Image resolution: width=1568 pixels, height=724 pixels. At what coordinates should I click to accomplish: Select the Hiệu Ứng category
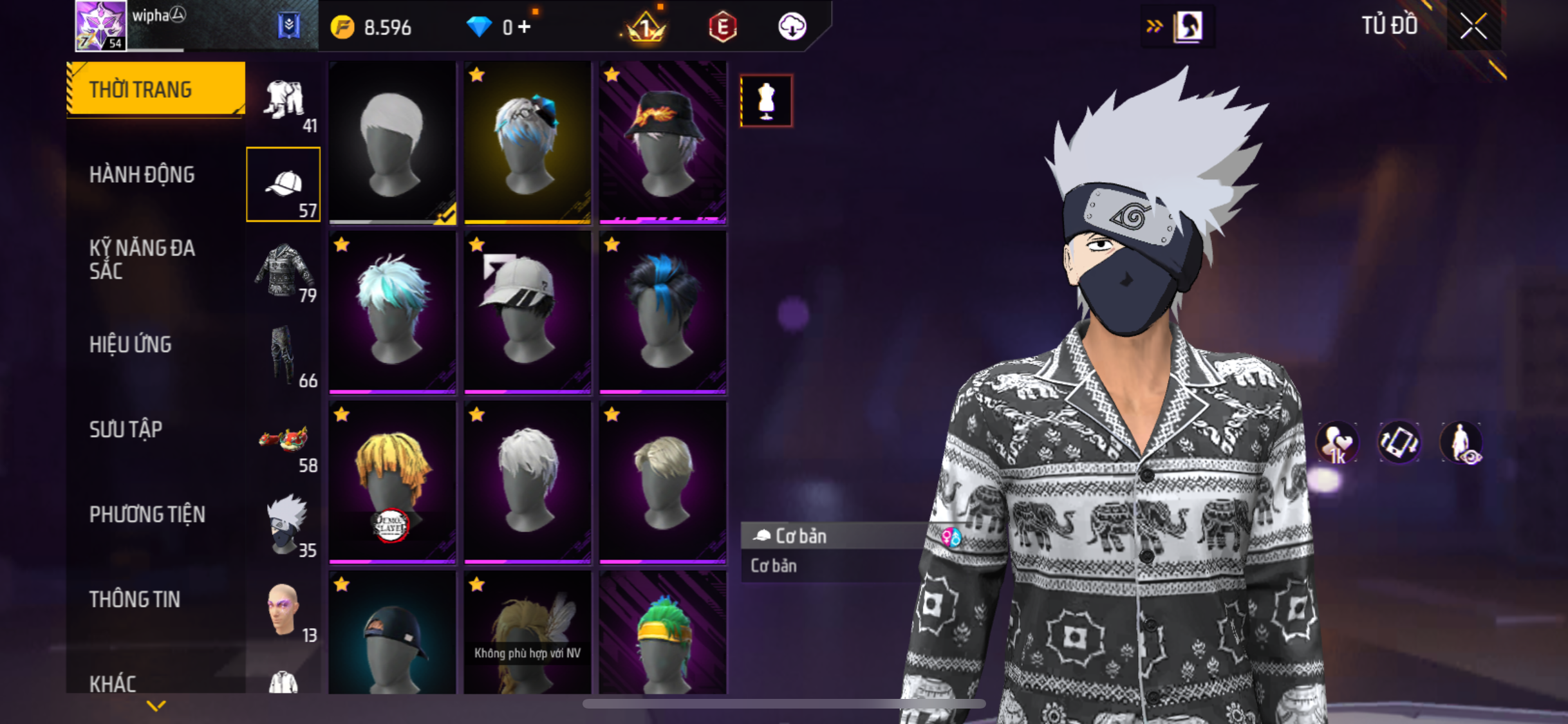131,344
